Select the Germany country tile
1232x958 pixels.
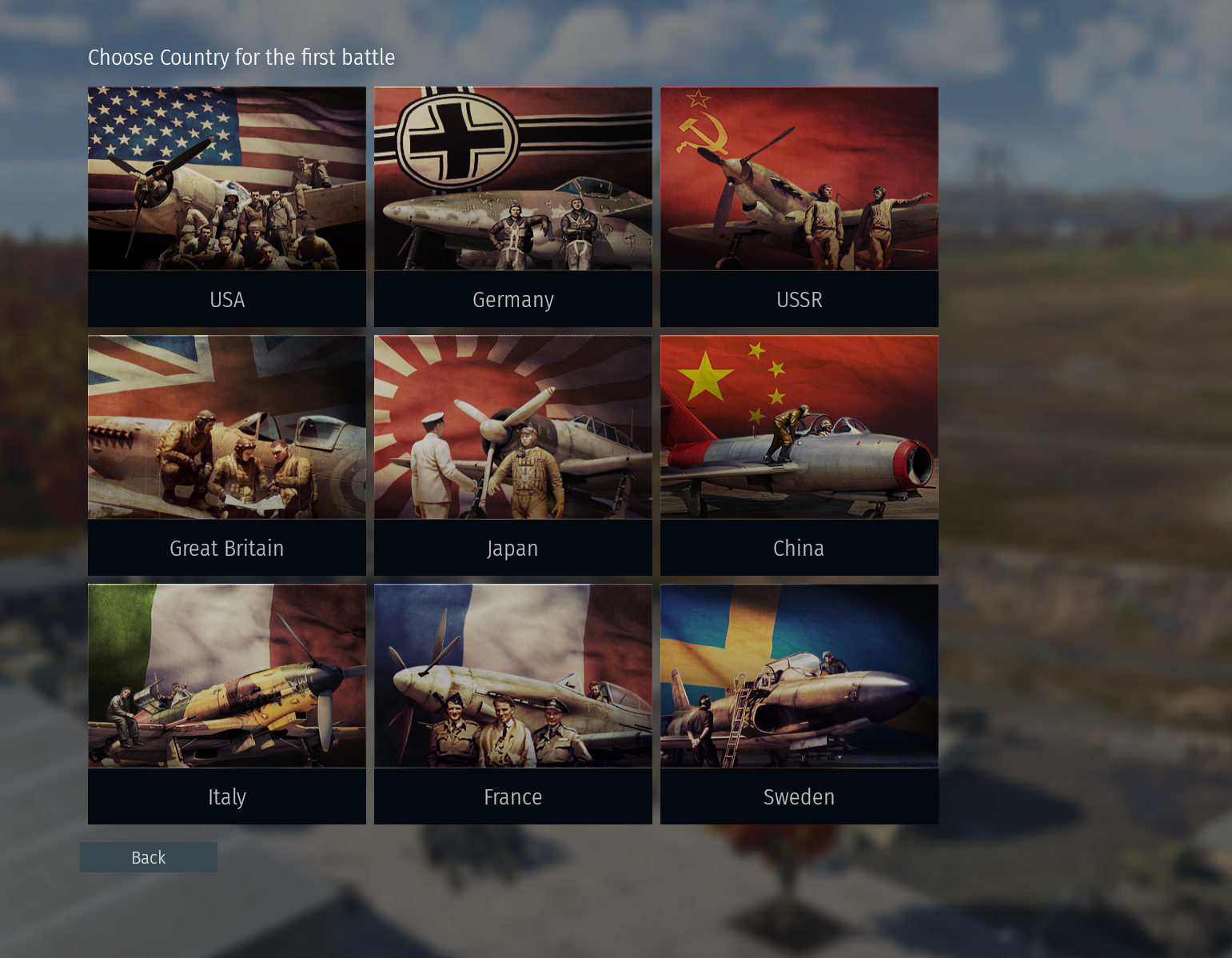click(x=512, y=206)
